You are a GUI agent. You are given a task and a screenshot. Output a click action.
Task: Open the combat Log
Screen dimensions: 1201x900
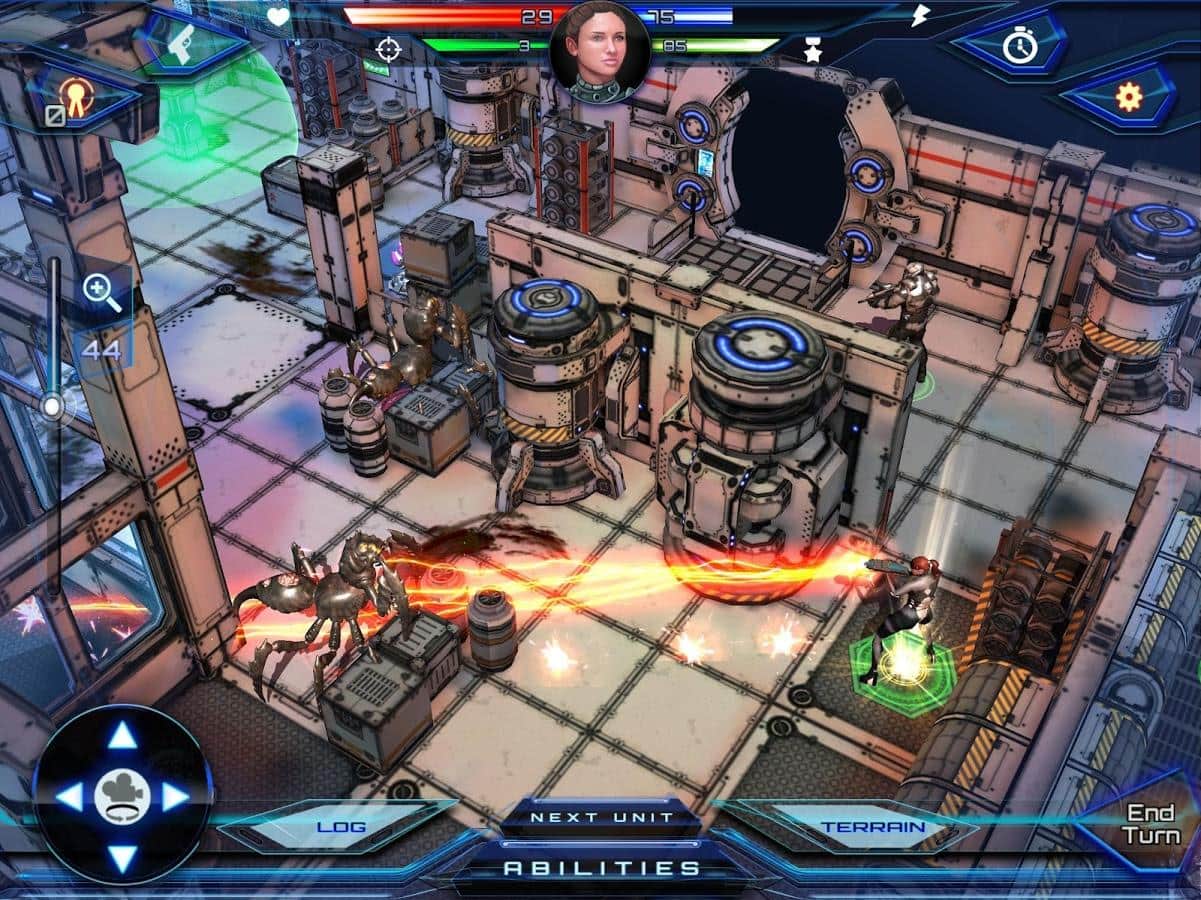click(341, 827)
